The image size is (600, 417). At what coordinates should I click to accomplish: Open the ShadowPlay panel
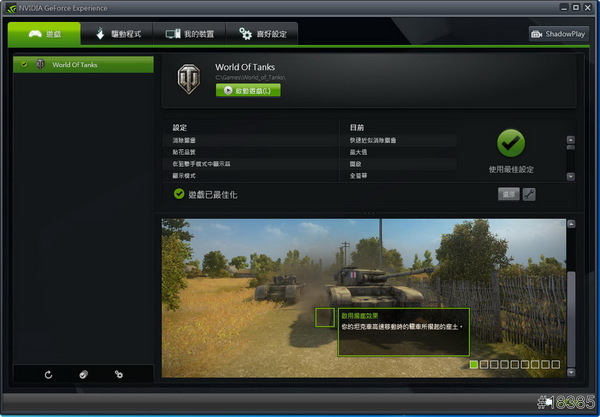tap(558, 34)
